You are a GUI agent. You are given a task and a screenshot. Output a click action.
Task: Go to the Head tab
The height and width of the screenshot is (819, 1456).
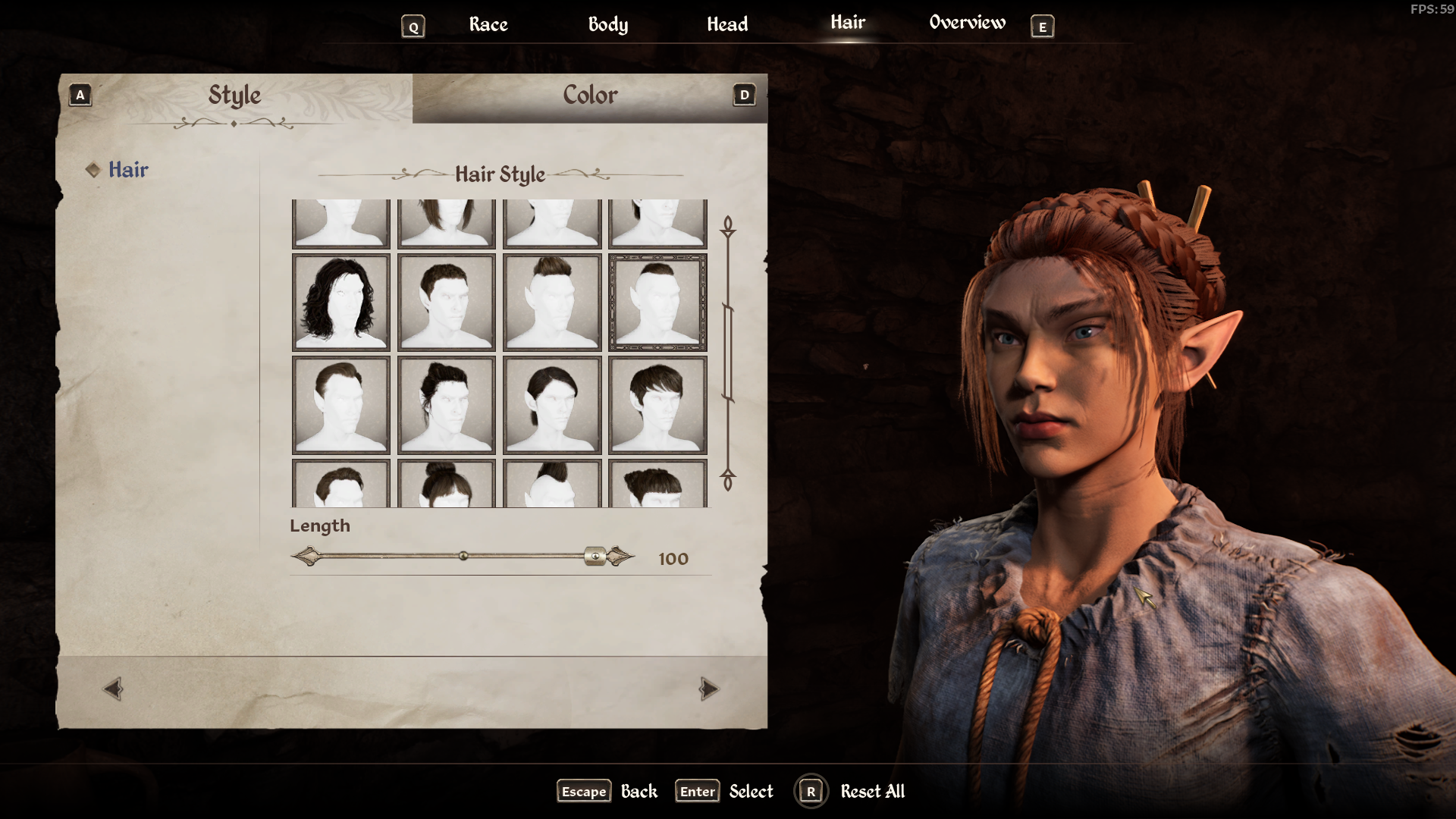(726, 24)
